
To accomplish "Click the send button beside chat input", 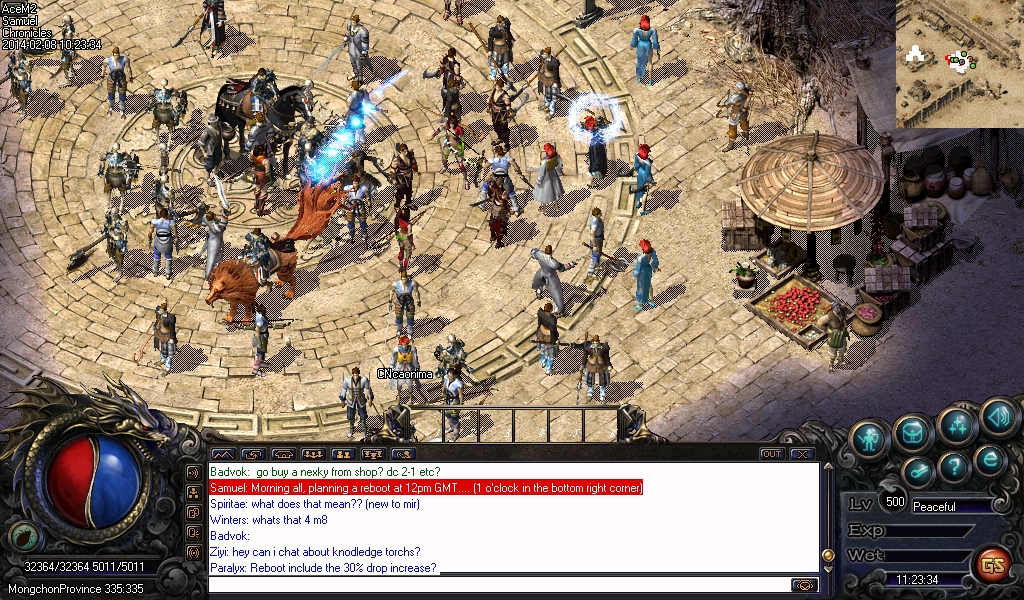I will 804,585.
